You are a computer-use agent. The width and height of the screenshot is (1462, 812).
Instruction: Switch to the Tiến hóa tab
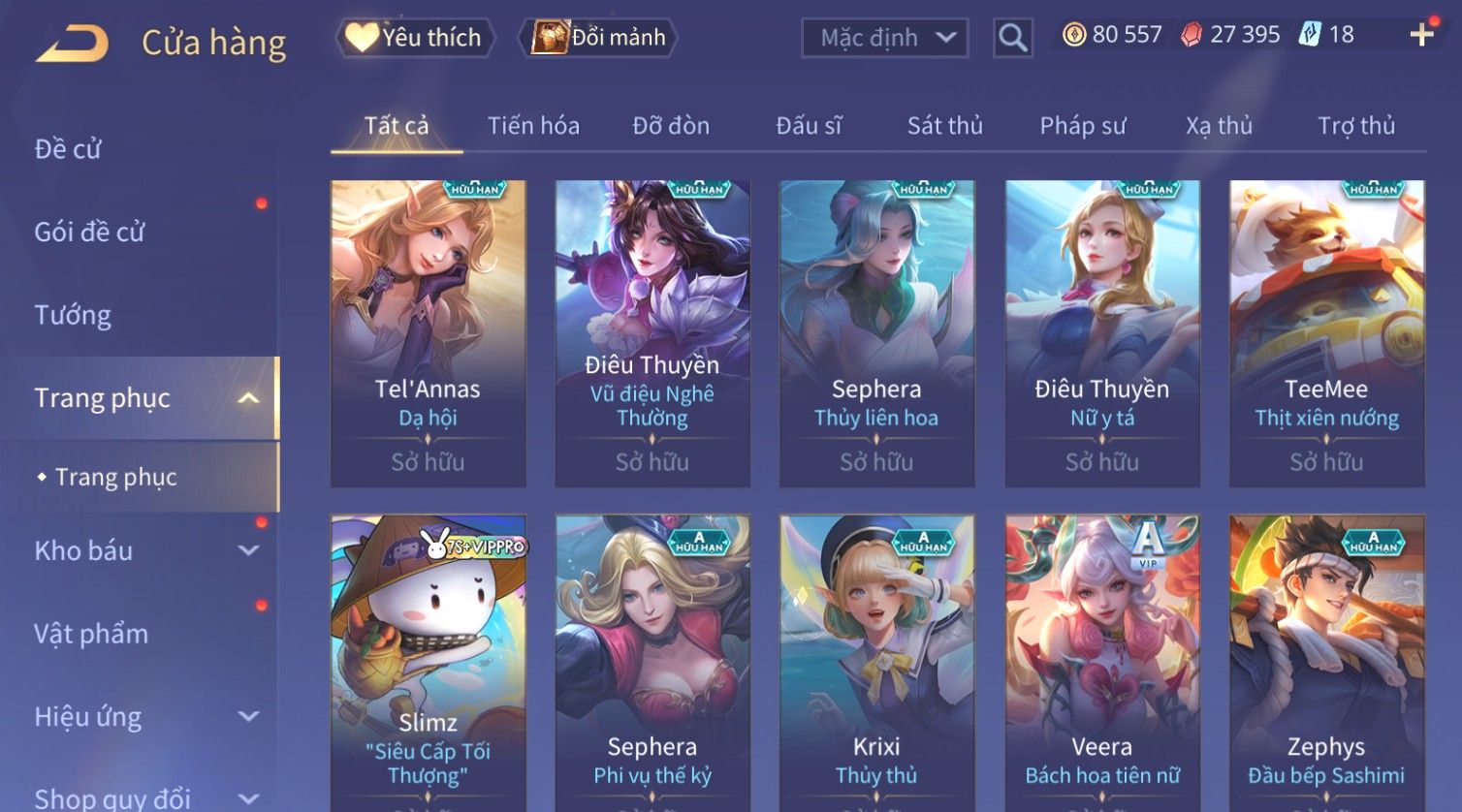tap(533, 126)
